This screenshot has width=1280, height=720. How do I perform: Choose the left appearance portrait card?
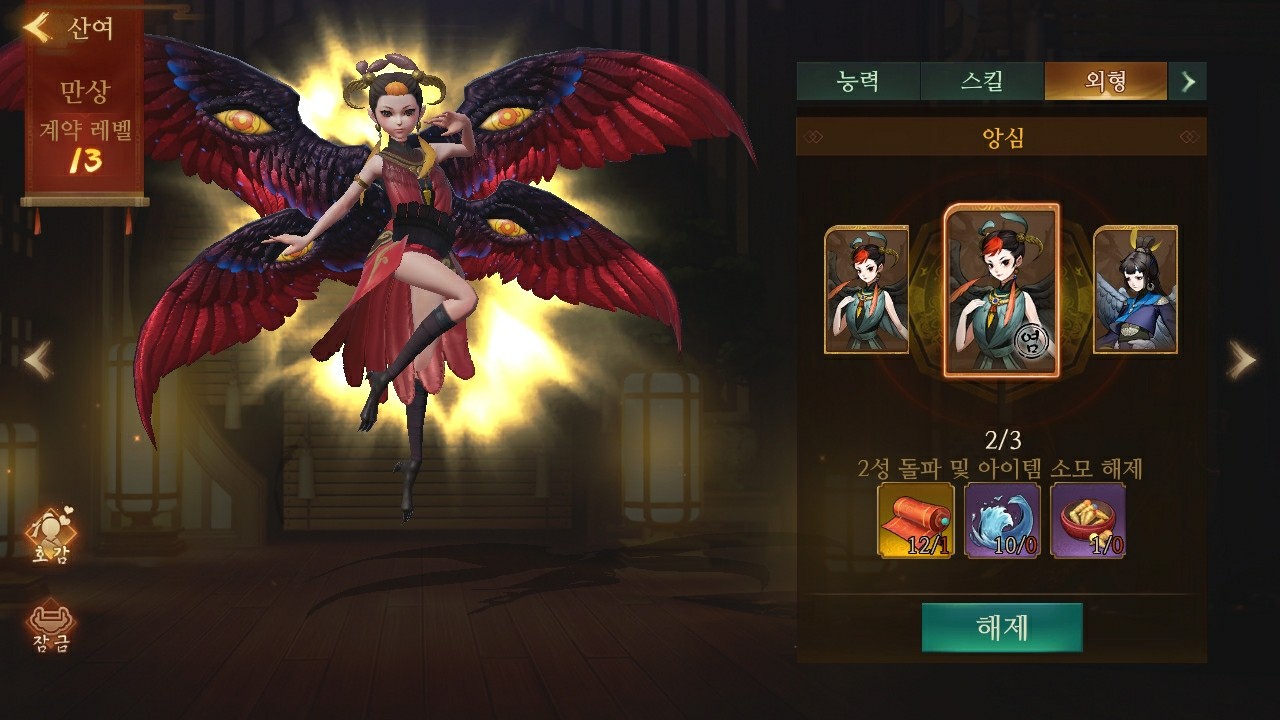point(866,290)
